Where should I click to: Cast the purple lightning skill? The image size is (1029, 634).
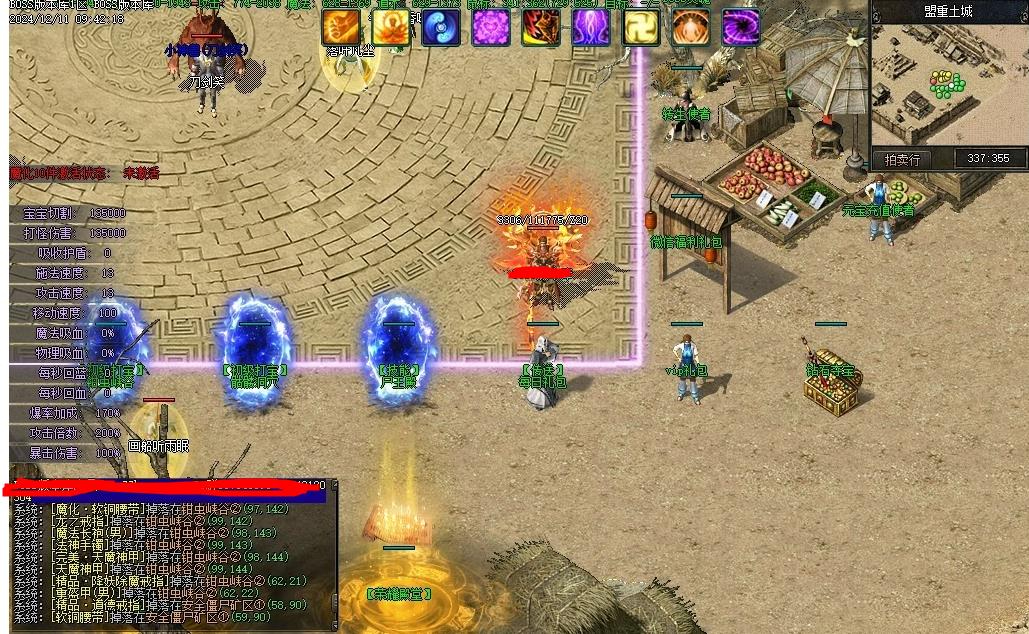[591, 28]
